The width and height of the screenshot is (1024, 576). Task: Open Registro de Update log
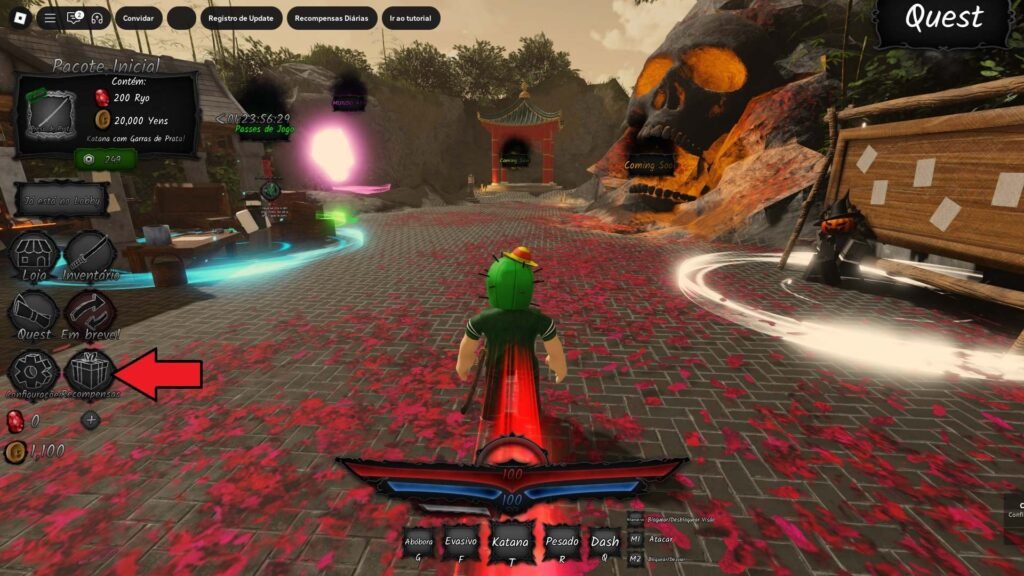pos(241,18)
